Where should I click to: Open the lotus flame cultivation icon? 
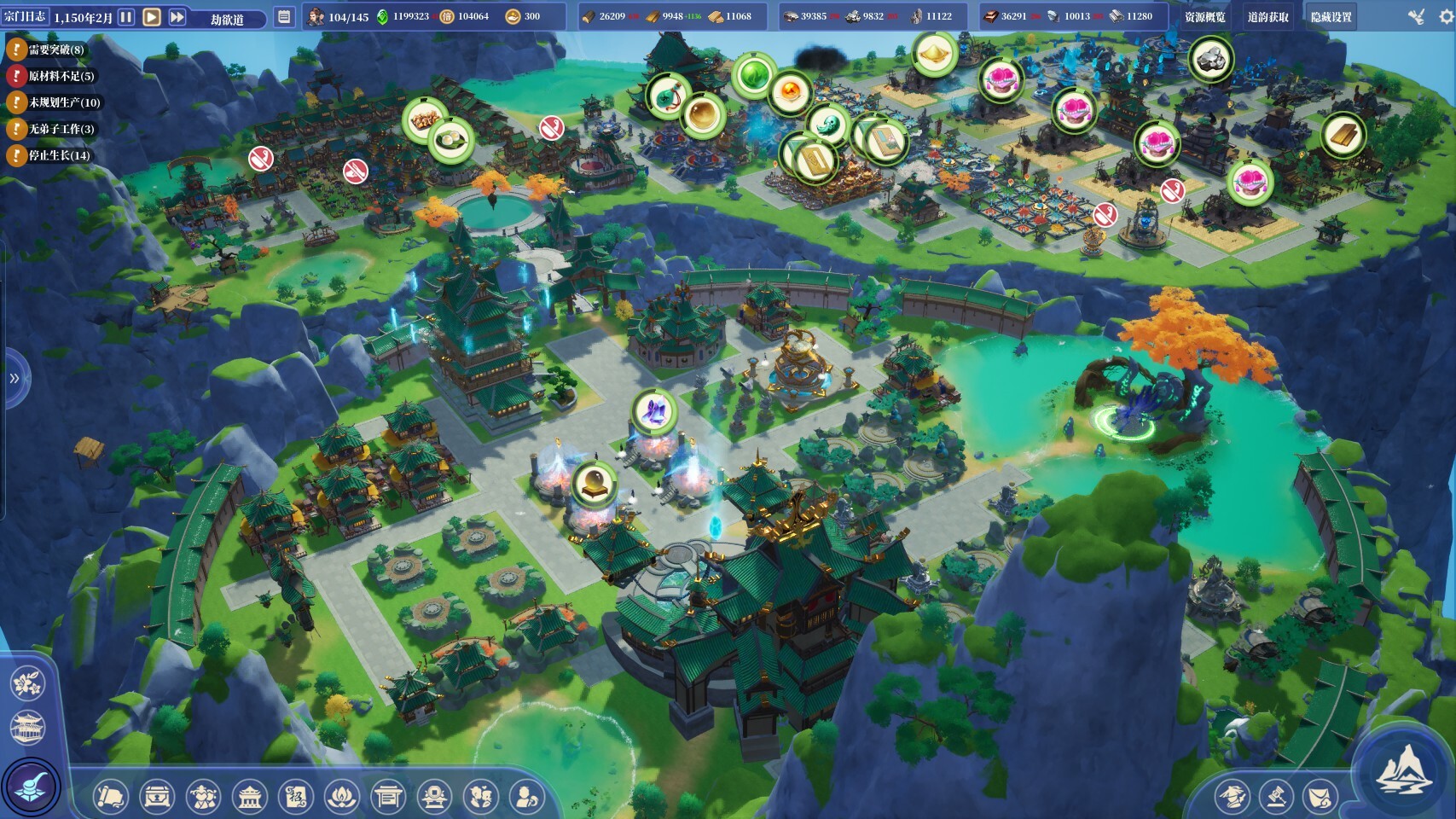[x=342, y=795]
